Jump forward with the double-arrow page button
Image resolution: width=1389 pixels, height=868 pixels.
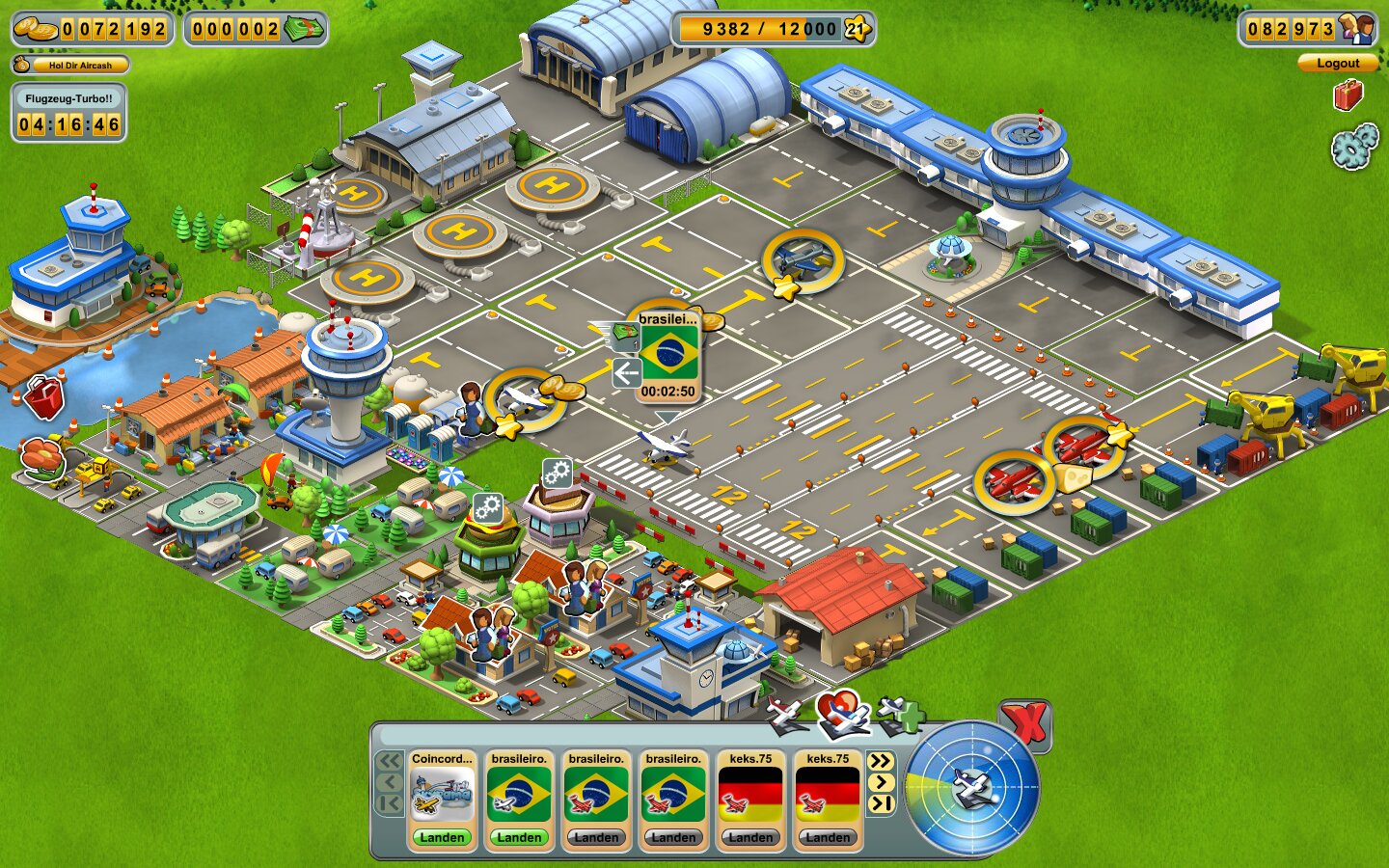pyautogui.click(x=880, y=761)
